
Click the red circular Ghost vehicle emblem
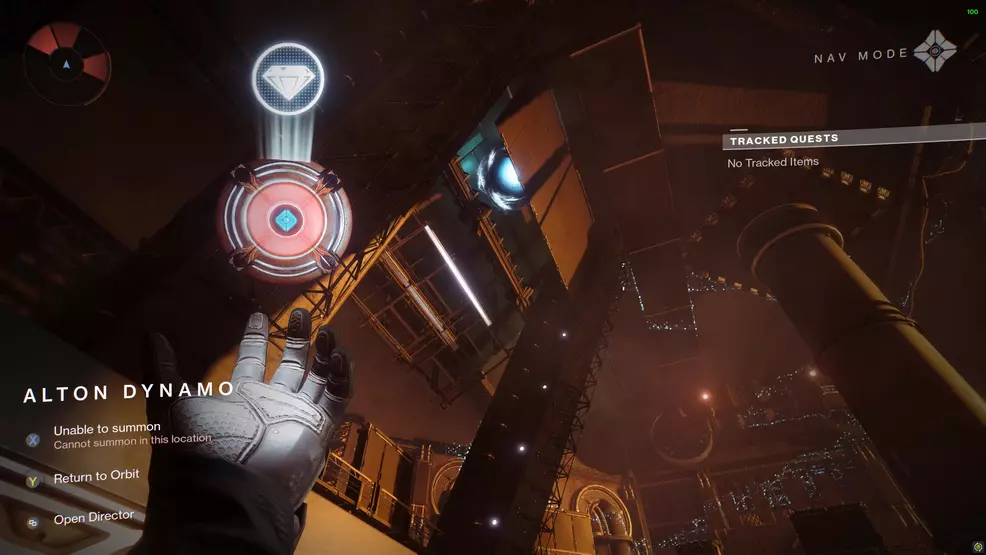click(286, 220)
